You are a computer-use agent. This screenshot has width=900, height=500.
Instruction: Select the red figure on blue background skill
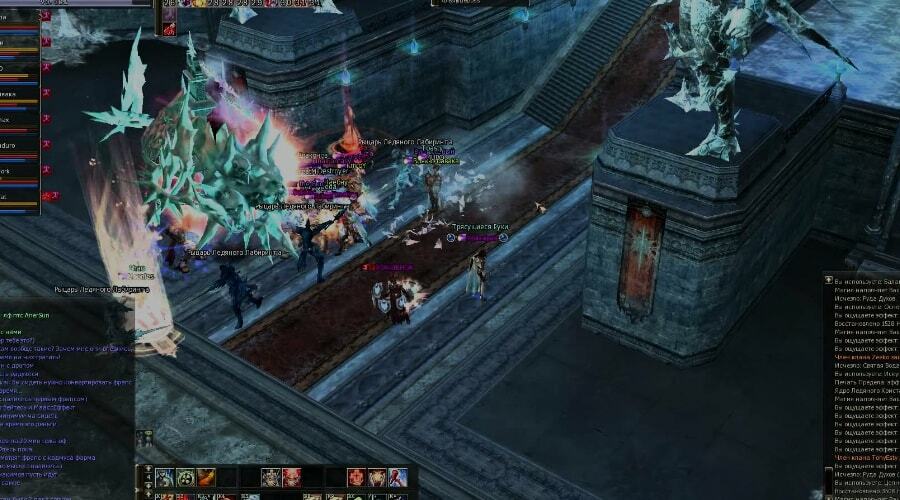click(x=397, y=477)
